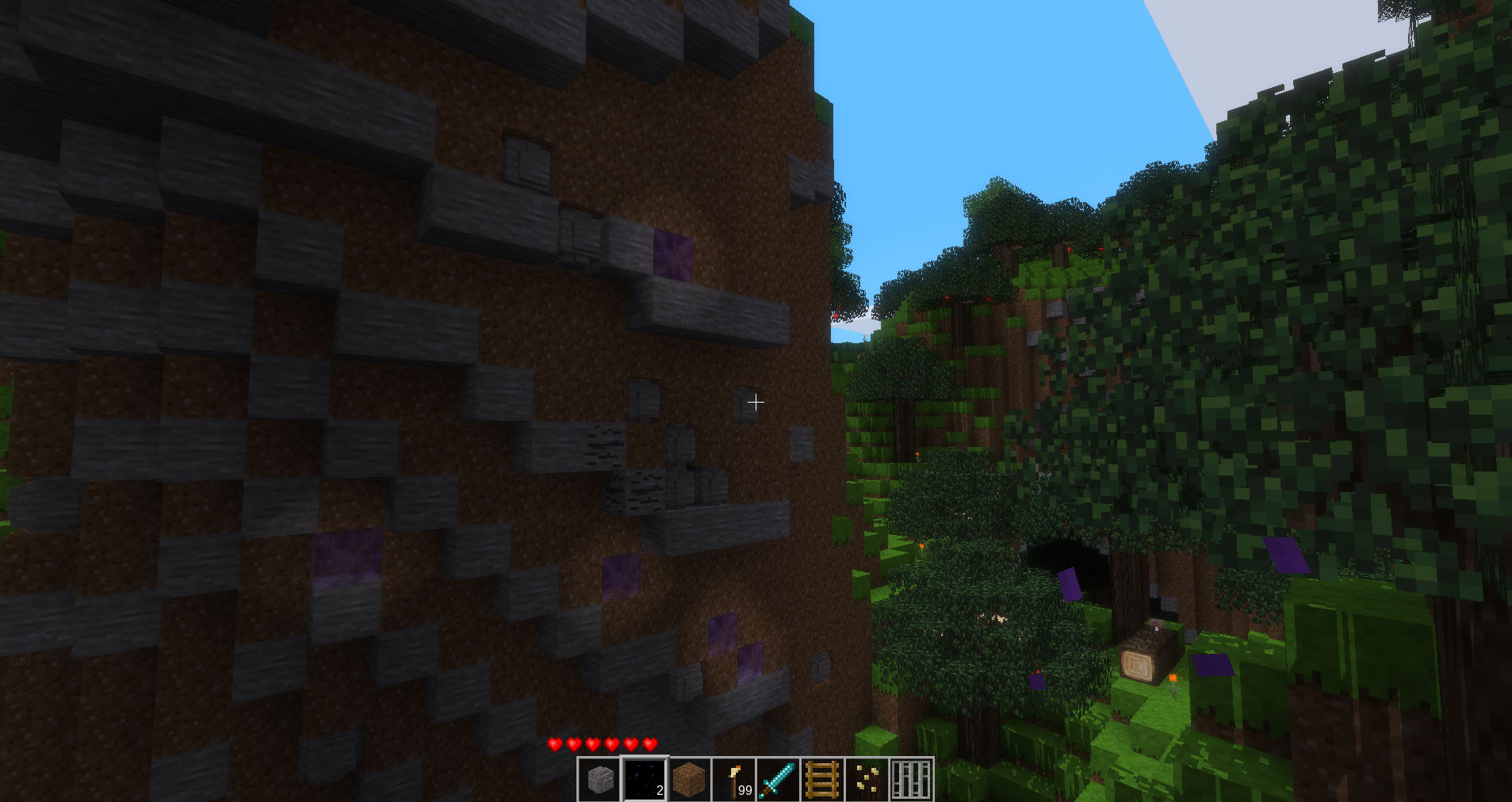The height and width of the screenshot is (802, 1512).
Task: Switch to the torch stack slot
Action: tap(733, 780)
